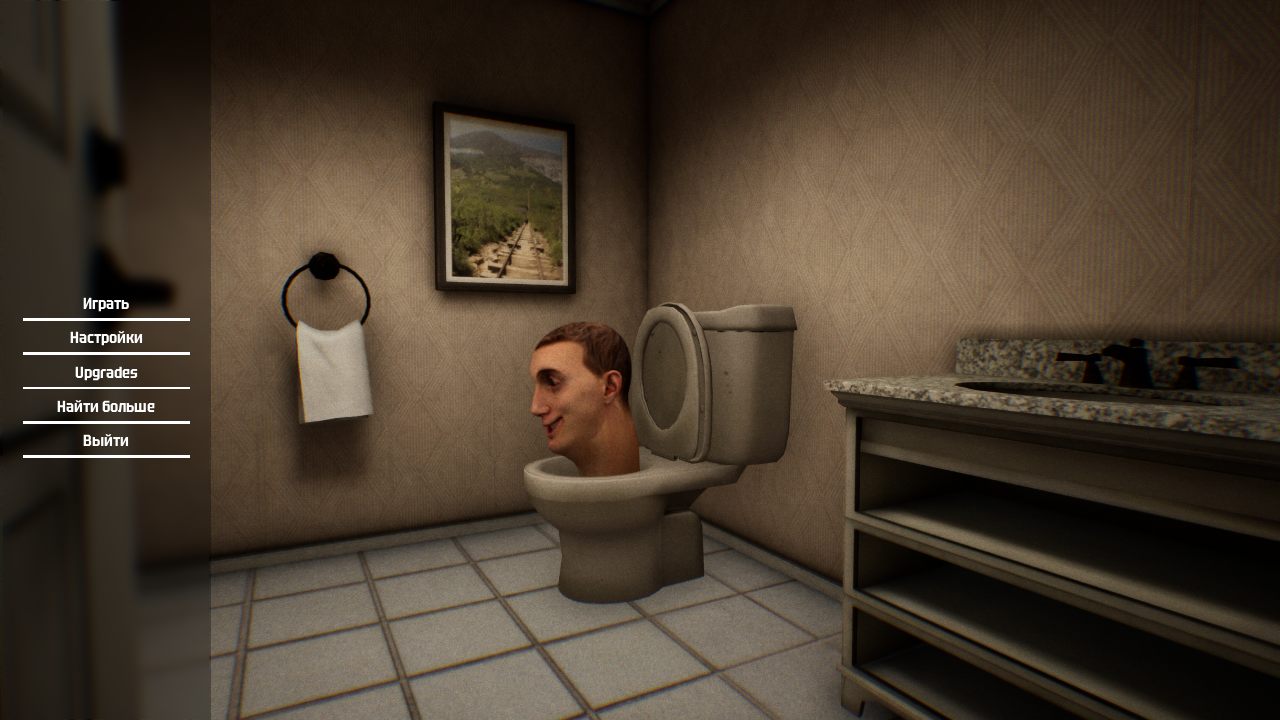The image size is (1280, 720).
Task: Select Выйти to quit the game
Action: point(104,441)
